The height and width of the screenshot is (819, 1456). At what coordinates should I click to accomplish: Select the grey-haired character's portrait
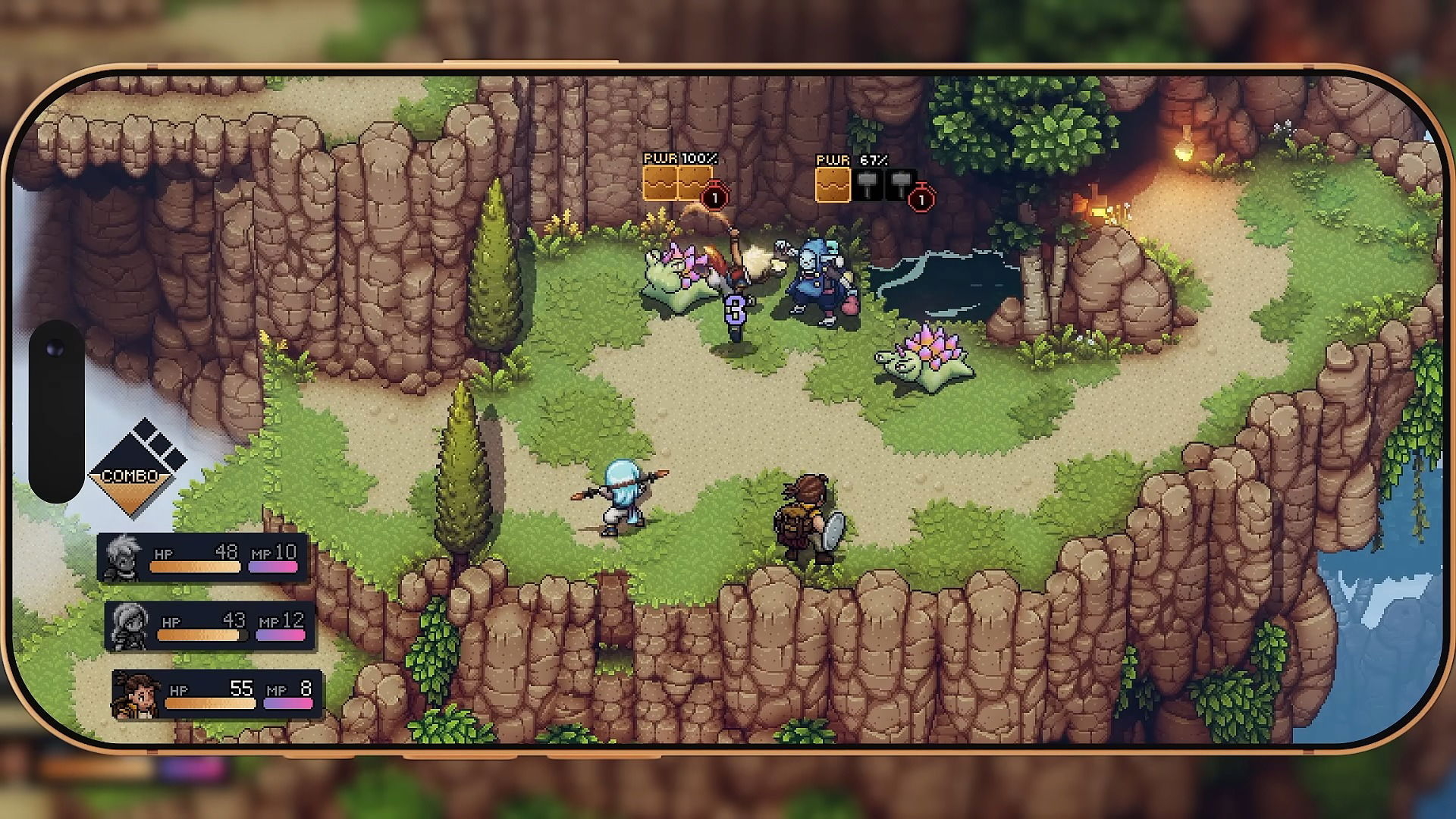[x=124, y=556]
